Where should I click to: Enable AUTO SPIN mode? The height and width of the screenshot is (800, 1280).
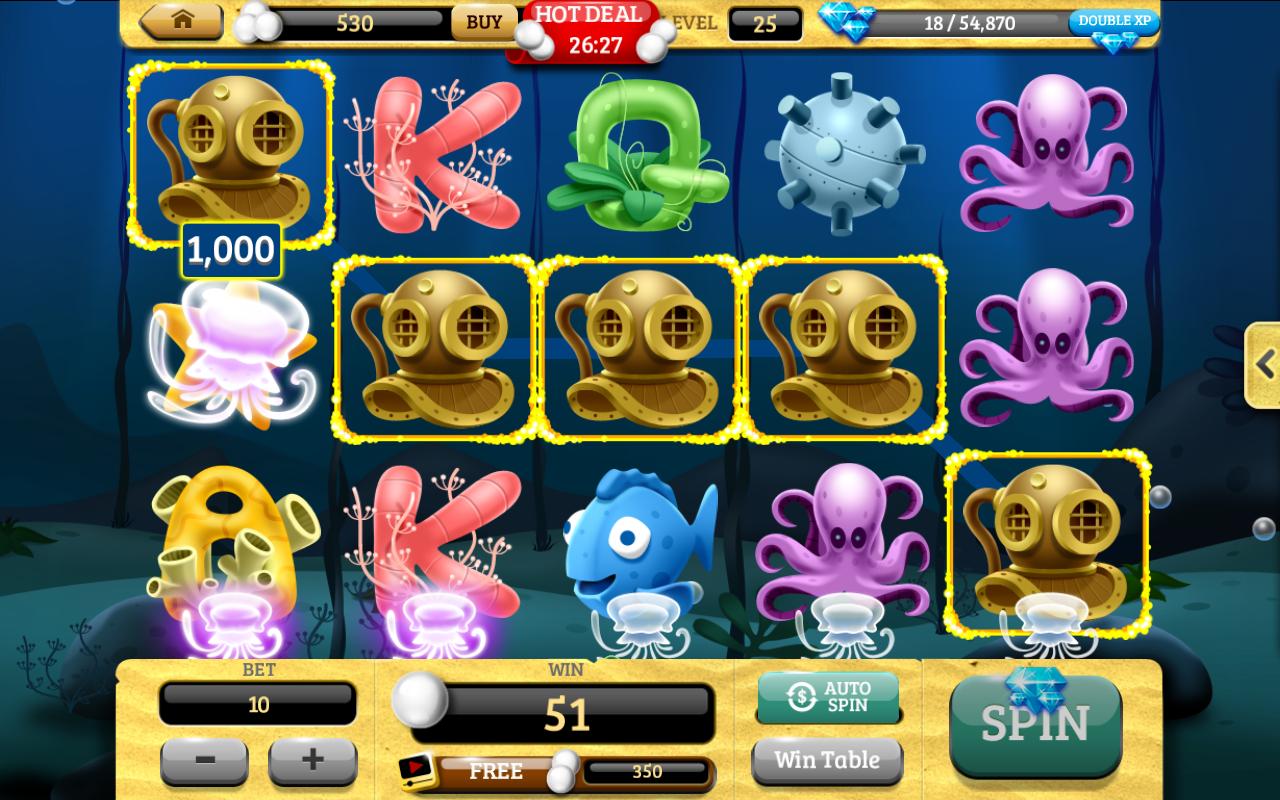[x=829, y=697]
